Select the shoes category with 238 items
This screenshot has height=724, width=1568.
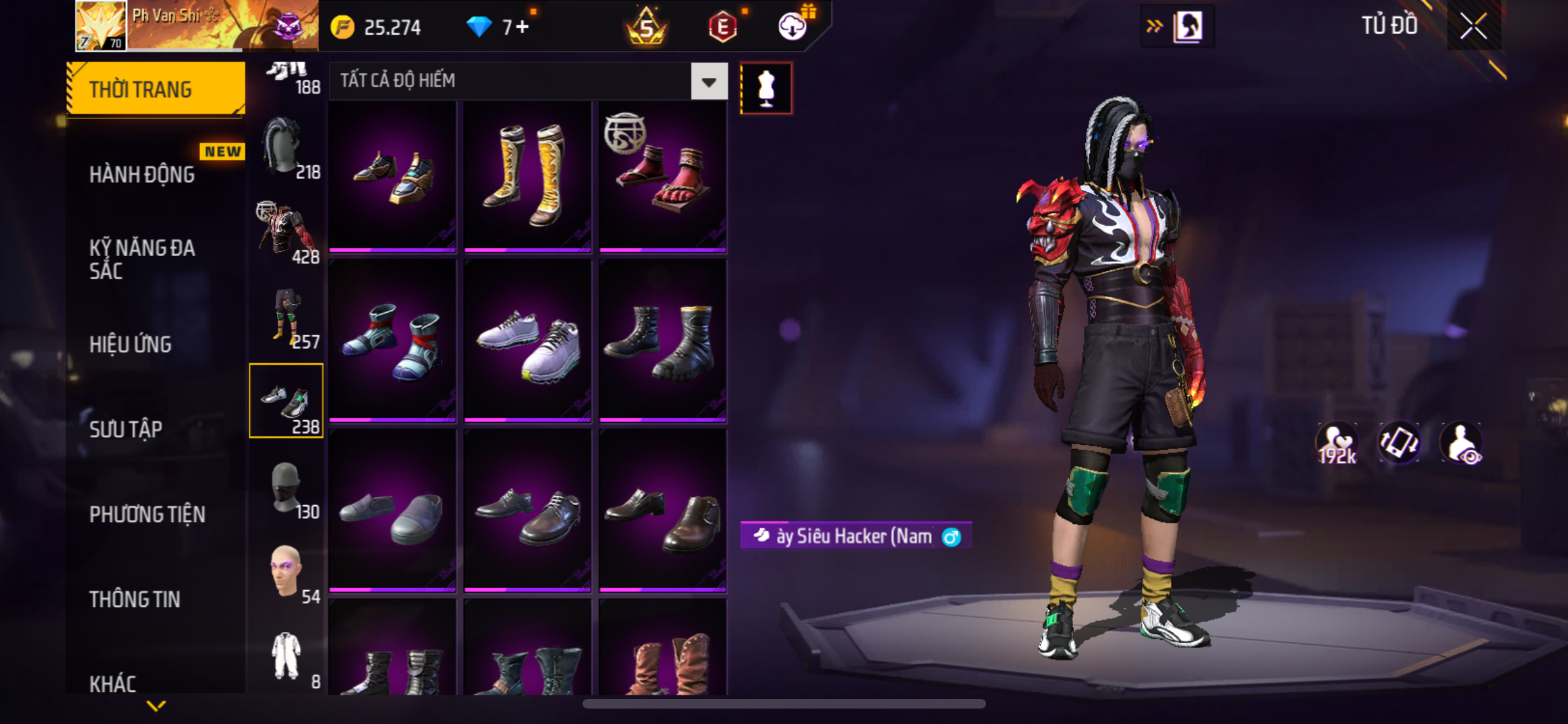pos(286,401)
